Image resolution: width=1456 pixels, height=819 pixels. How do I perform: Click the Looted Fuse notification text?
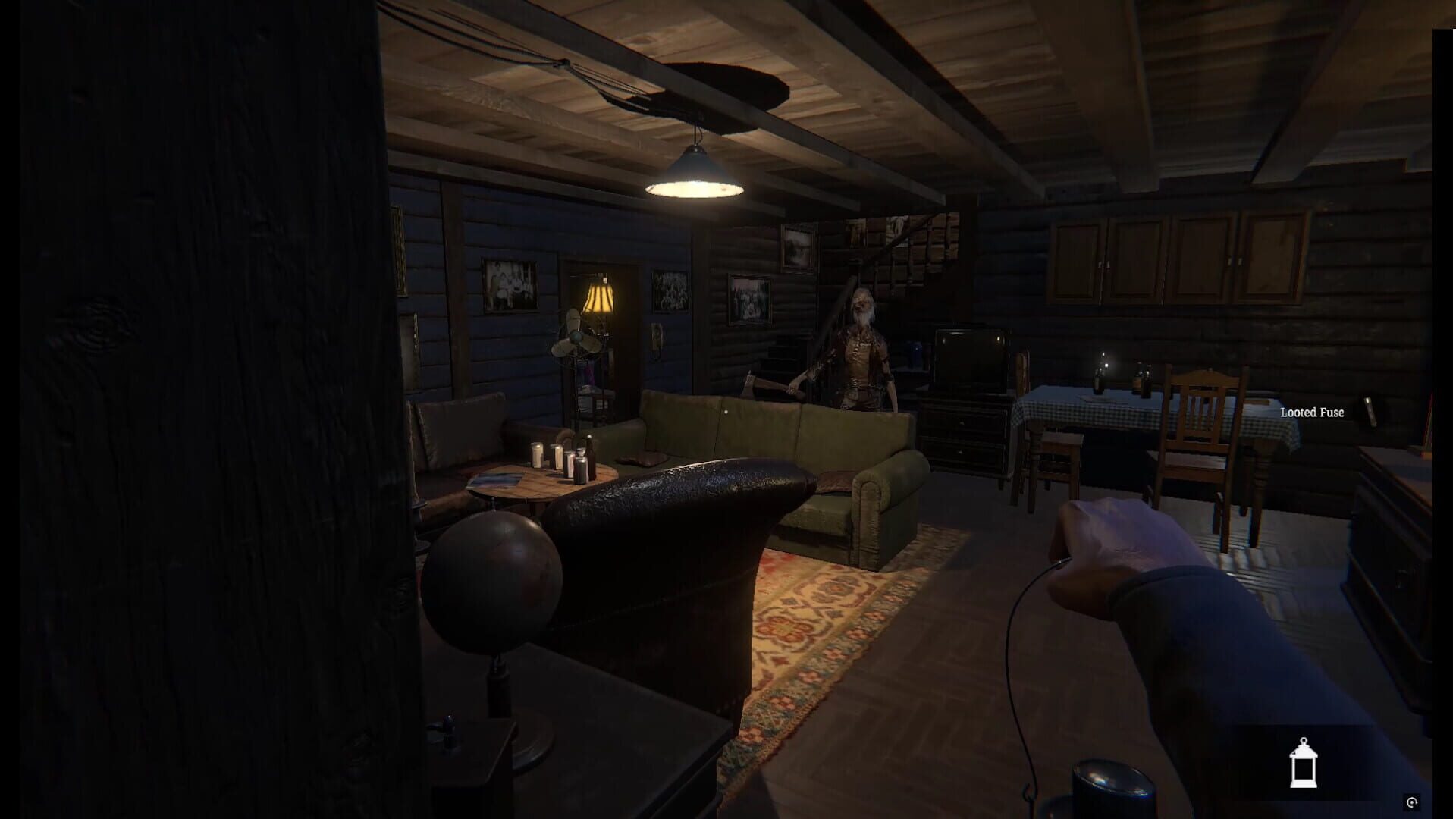(1313, 413)
